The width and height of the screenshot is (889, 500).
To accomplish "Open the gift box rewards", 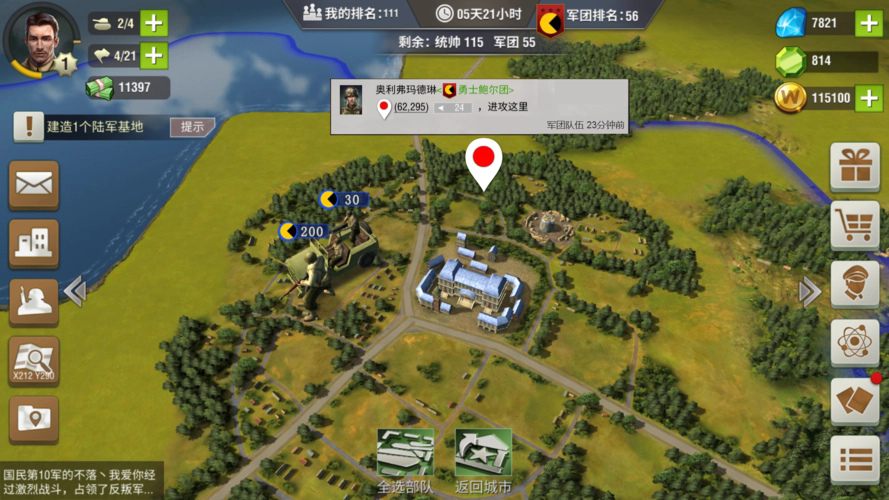I will [x=855, y=167].
